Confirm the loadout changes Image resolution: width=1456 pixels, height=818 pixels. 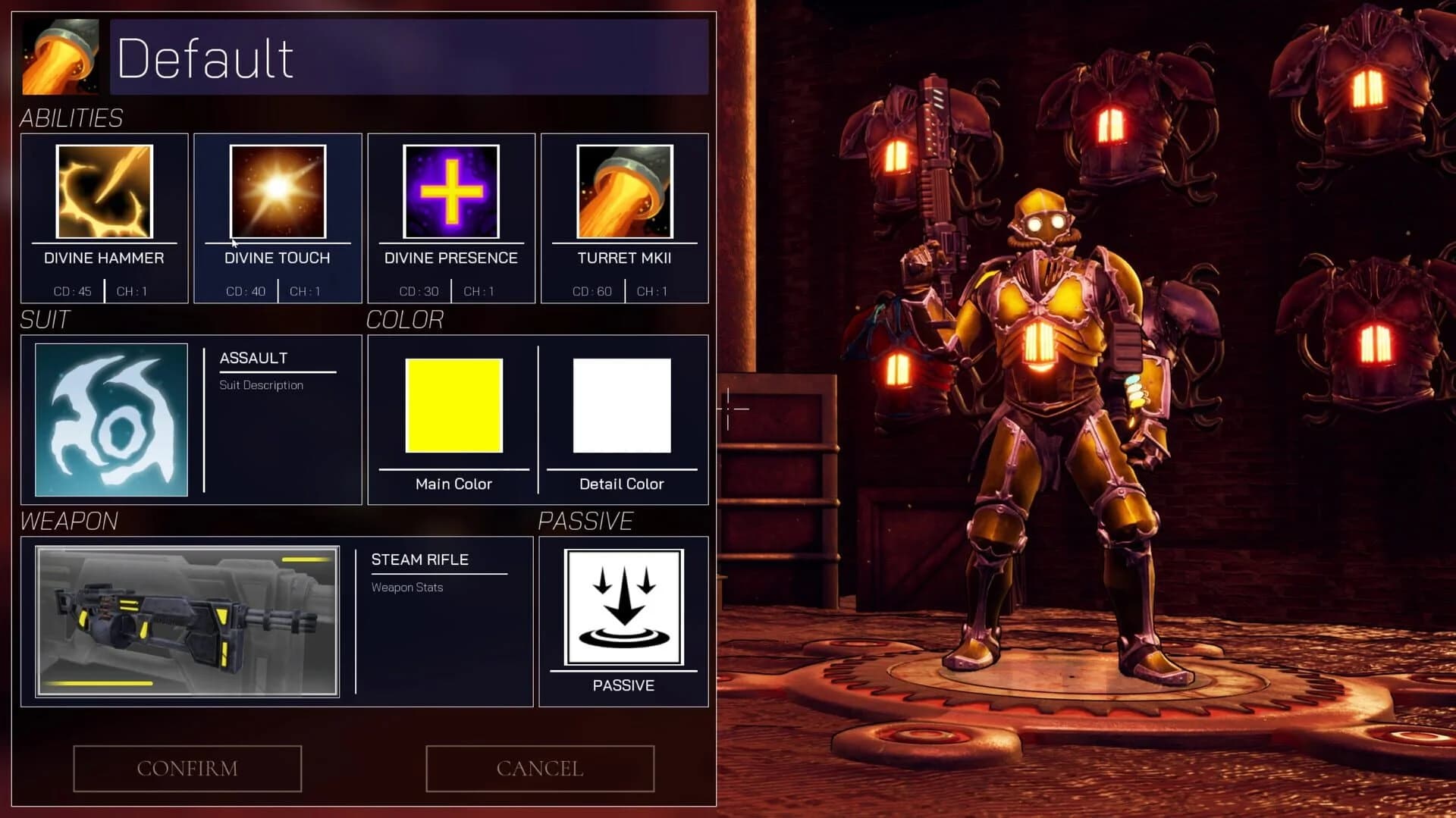pos(187,768)
